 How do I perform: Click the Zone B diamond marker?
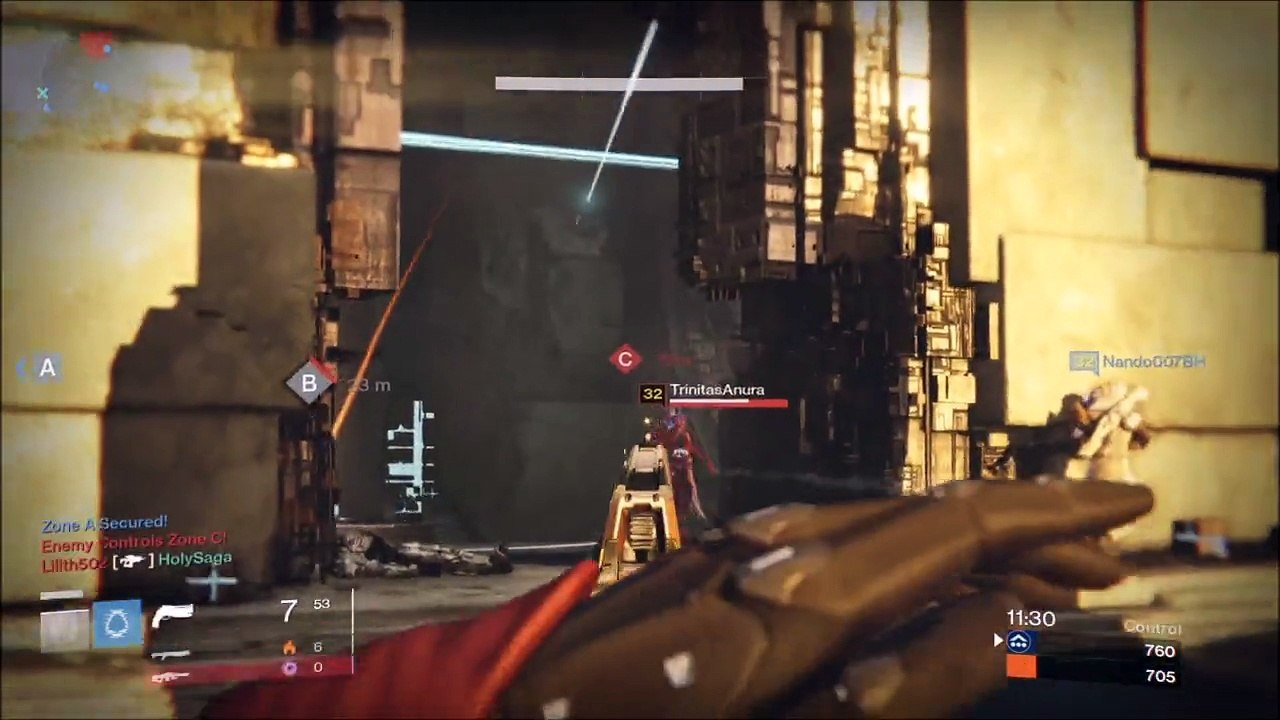coord(309,382)
